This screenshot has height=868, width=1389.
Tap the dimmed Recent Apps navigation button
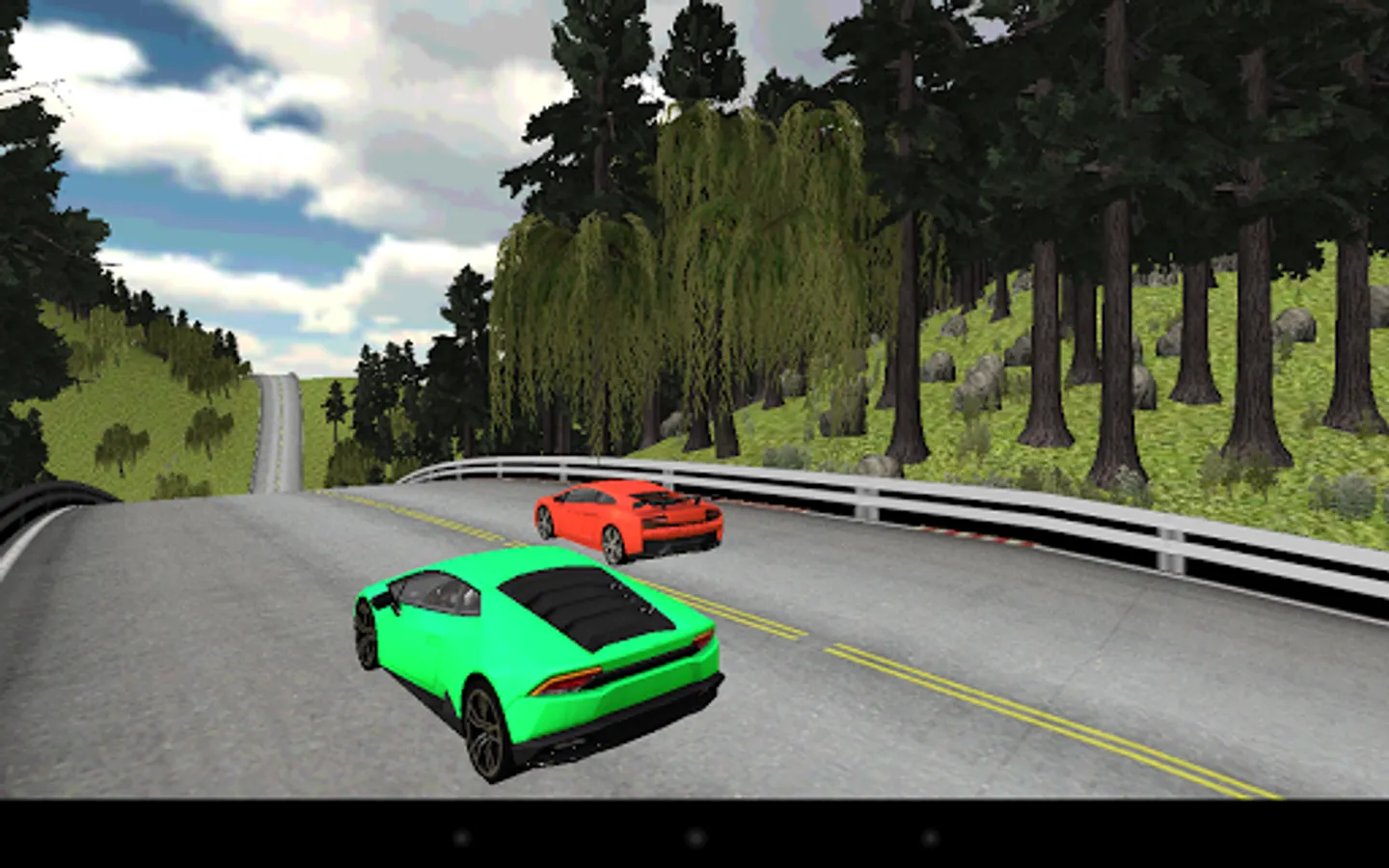click(928, 839)
